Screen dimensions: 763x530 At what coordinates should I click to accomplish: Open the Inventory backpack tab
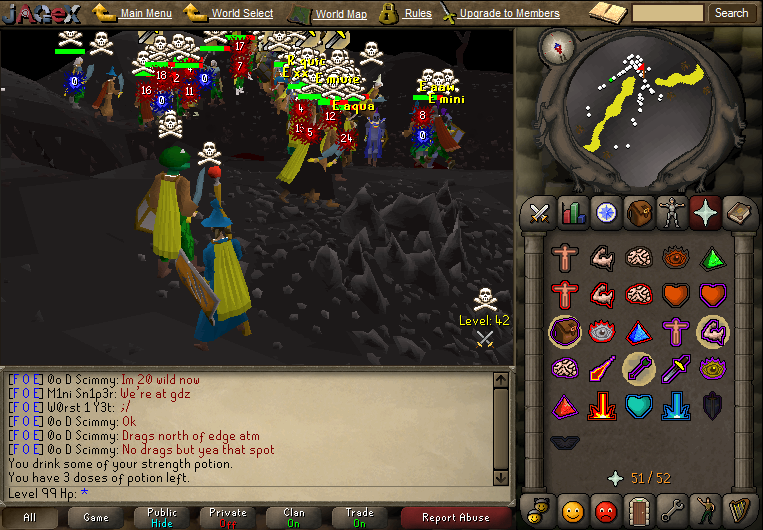coord(638,212)
